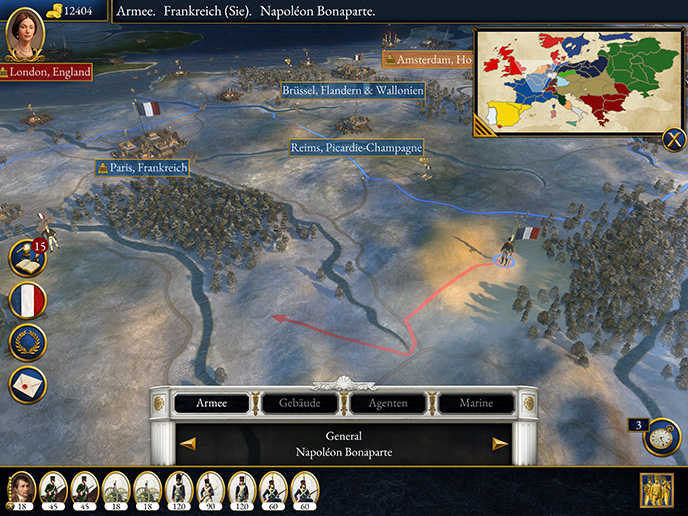Open the golden soldiers icon in bottom corner
Image resolution: width=688 pixels, height=516 pixels.
pos(656,490)
